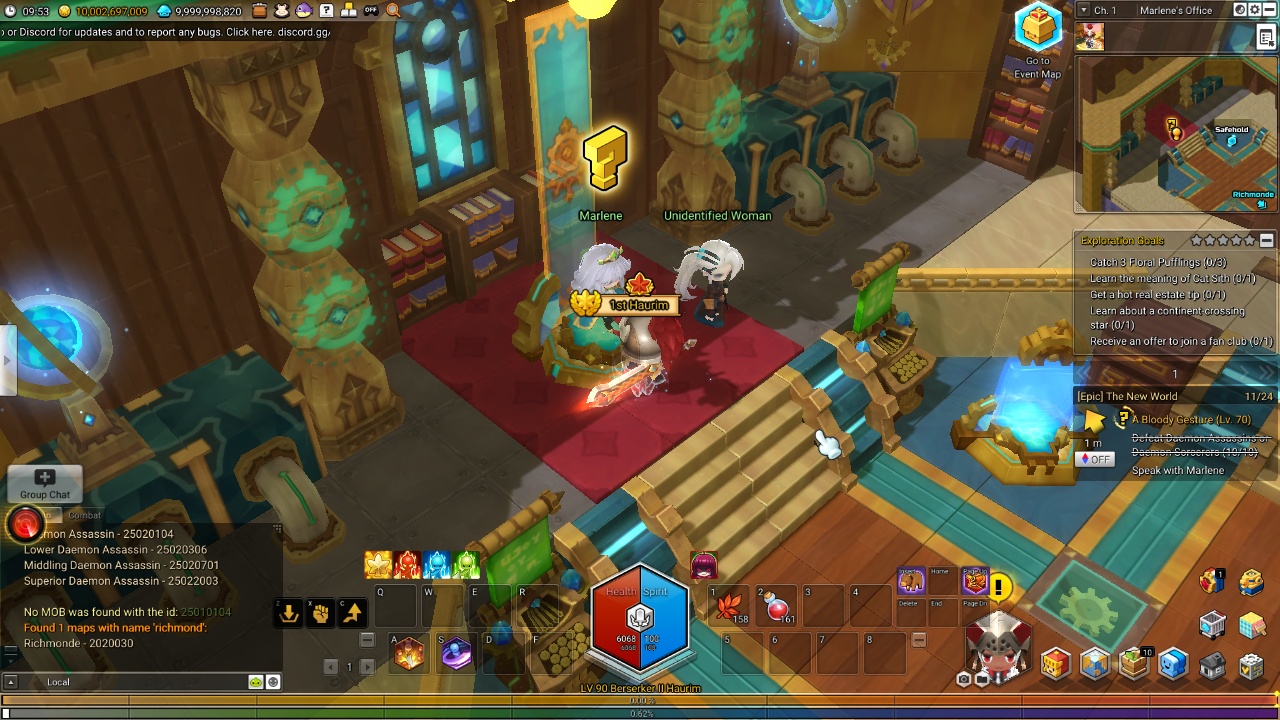The image size is (1280, 720).
Task: Click the day/night toggle next to the settings gear
Action: point(1241,9)
